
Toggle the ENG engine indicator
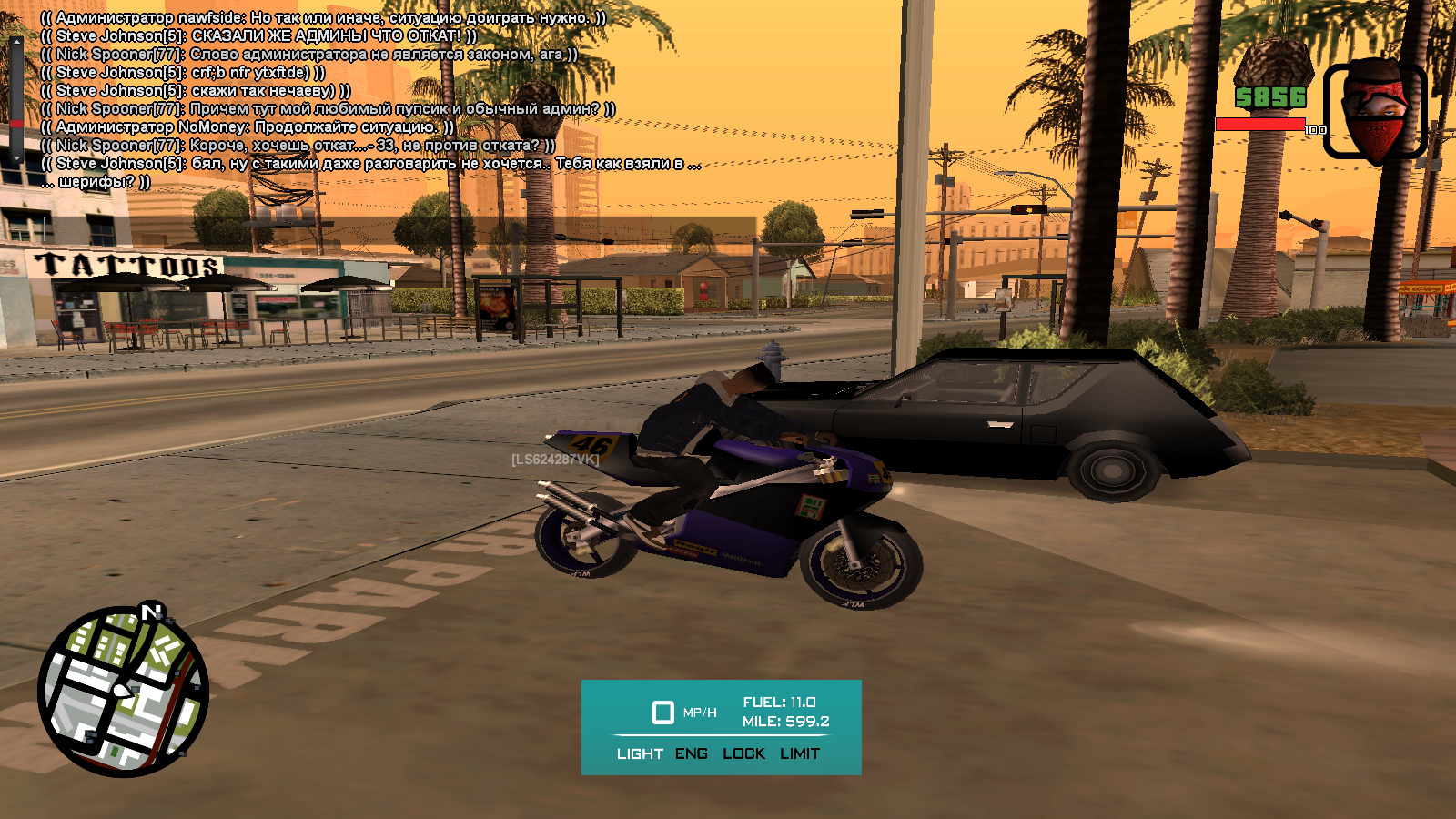(x=692, y=753)
